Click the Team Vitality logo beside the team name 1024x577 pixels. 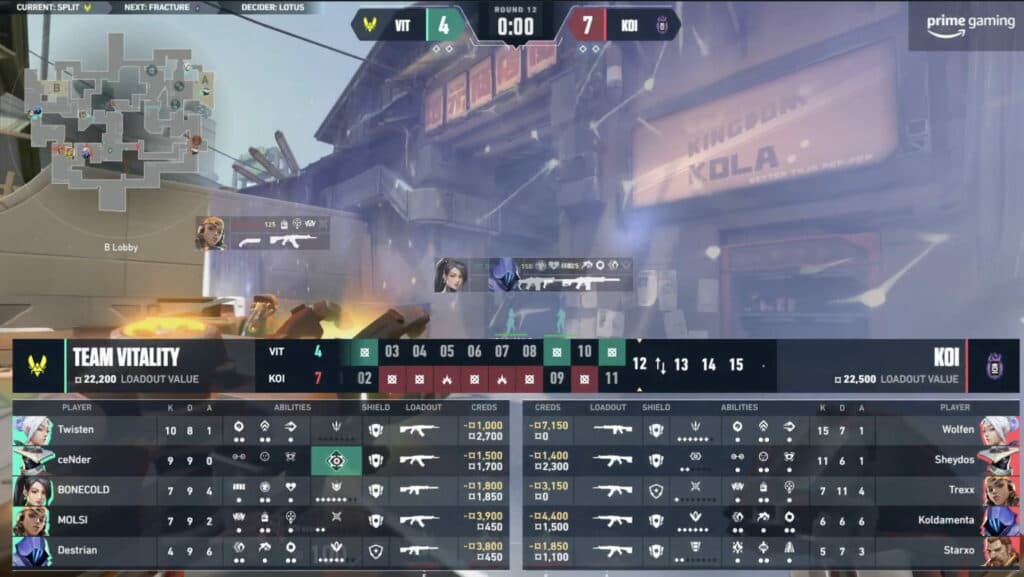pos(37,365)
